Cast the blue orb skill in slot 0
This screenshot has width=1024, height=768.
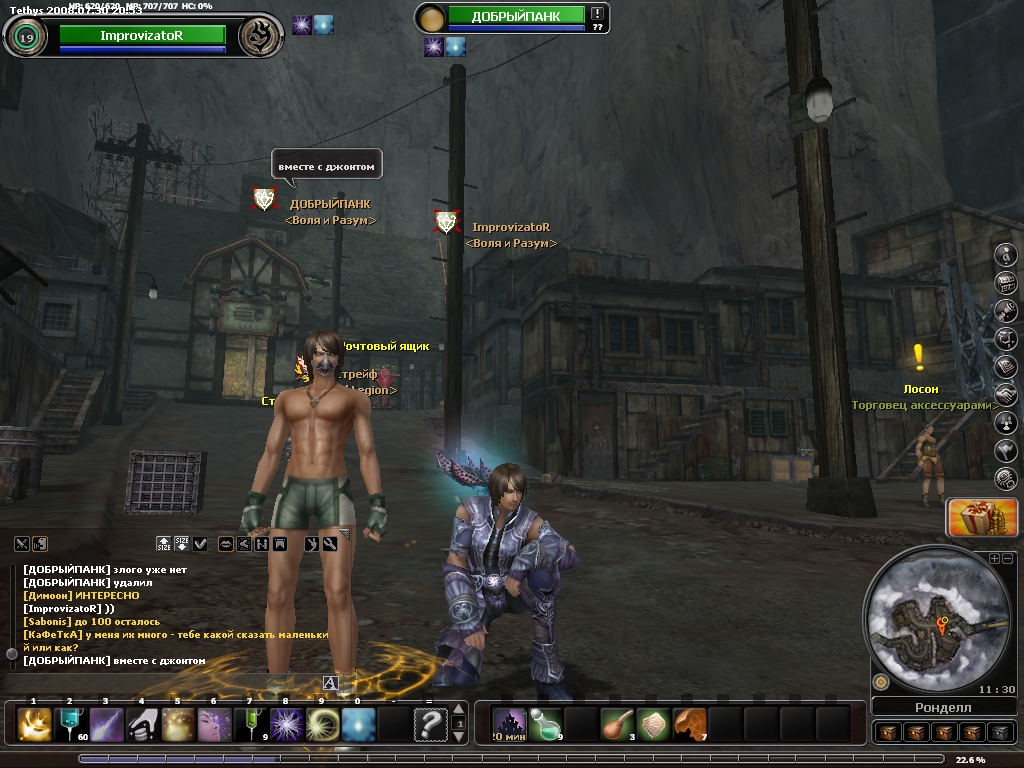point(359,723)
